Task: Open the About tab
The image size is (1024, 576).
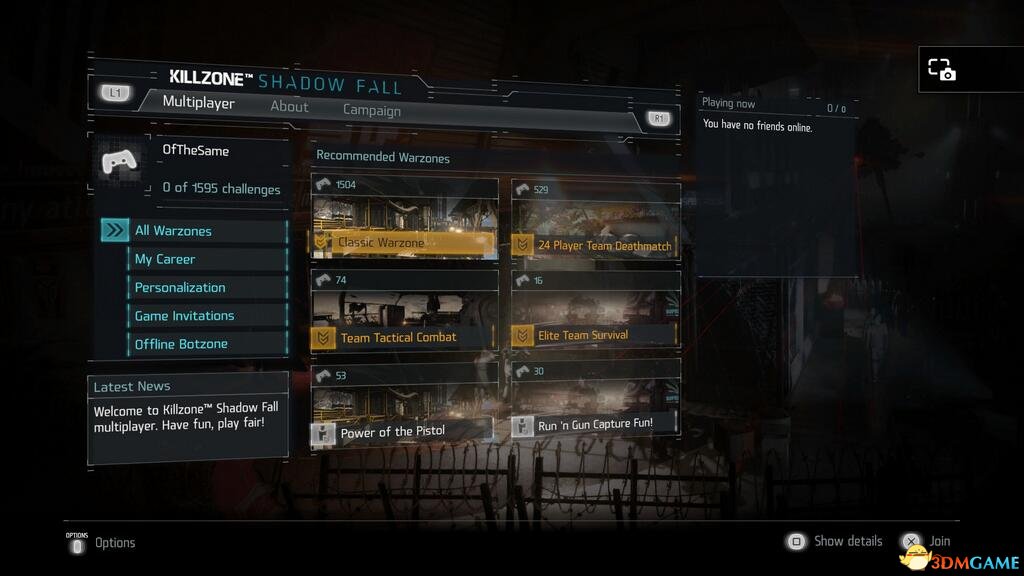Action: coord(289,106)
